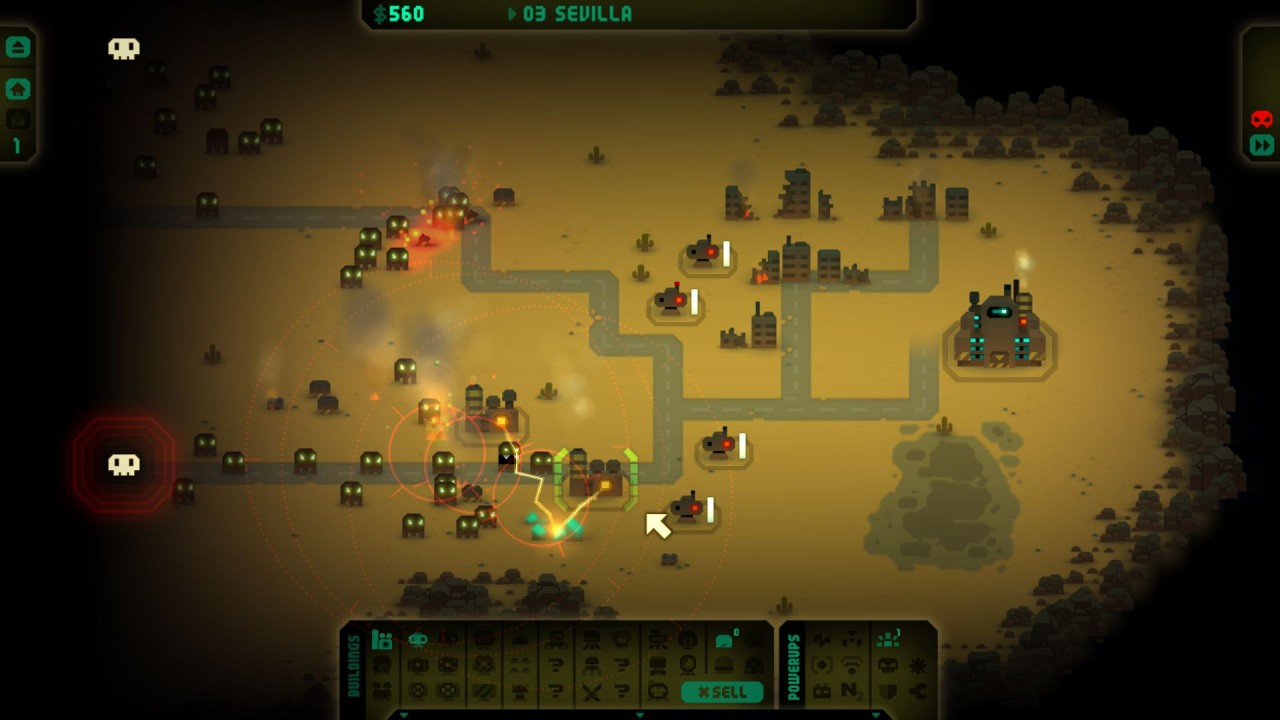This screenshot has height=720, width=1280.
Task: Trigger the skull powerup
Action: click(x=888, y=666)
